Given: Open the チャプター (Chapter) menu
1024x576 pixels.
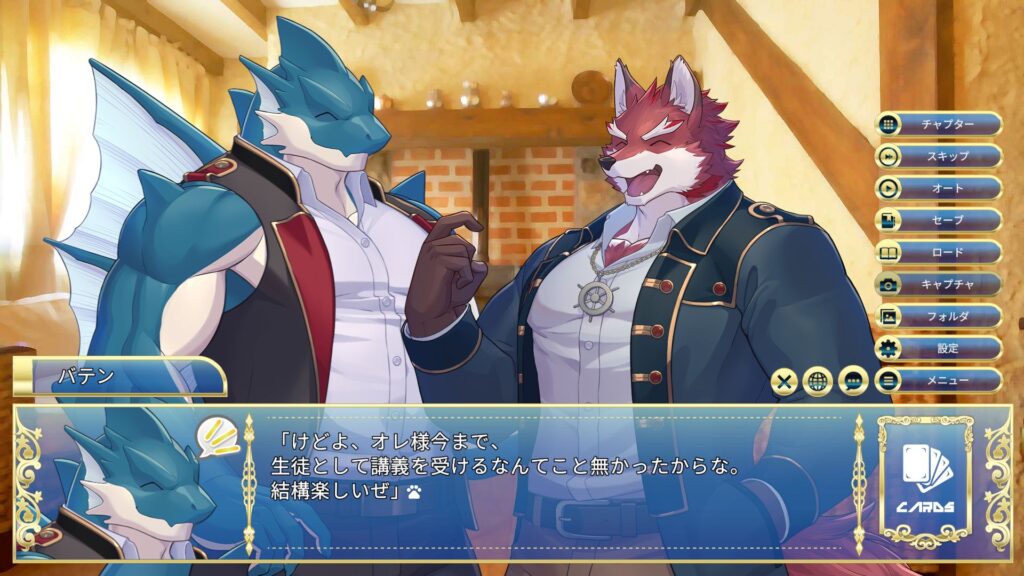Looking at the screenshot, I should click(x=939, y=124).
